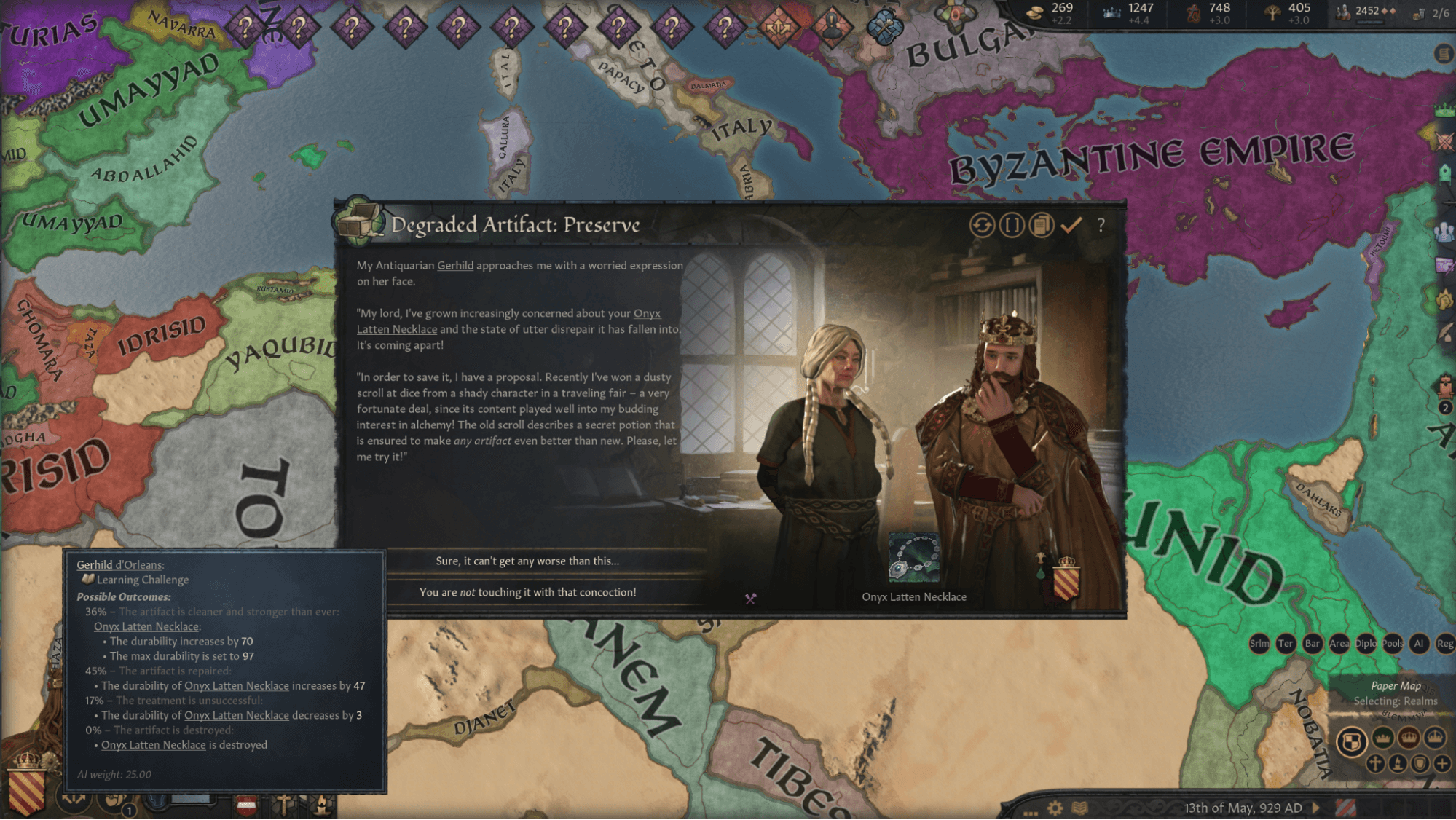Image resolution: width=1456 pixels, height=820 pixels.
Task: Open the encyclopedia book in the bottom bar
Action: pyautogui.click(x=1080, y=808)
